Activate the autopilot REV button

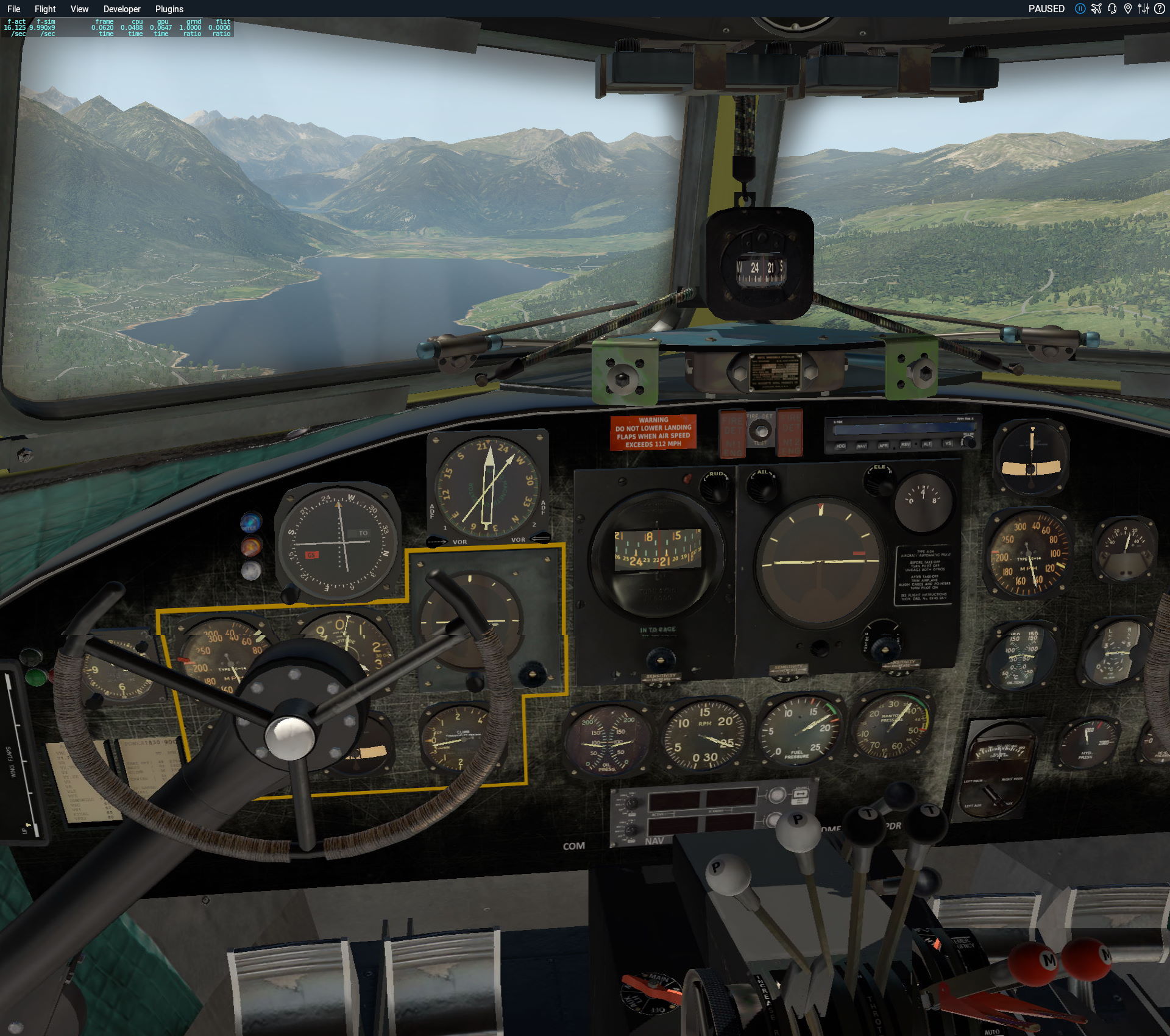point(906,445)
